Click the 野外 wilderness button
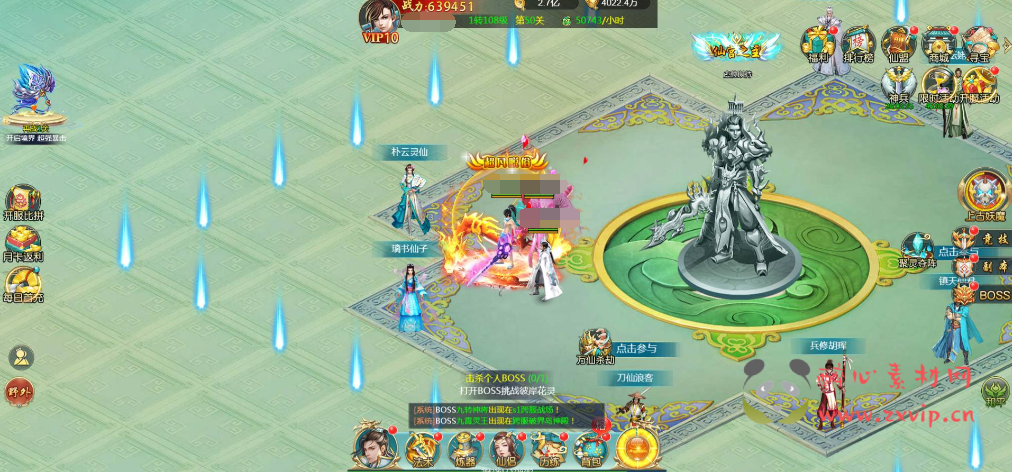Screen dimensions: 1012x473 [x=20, y=391]
